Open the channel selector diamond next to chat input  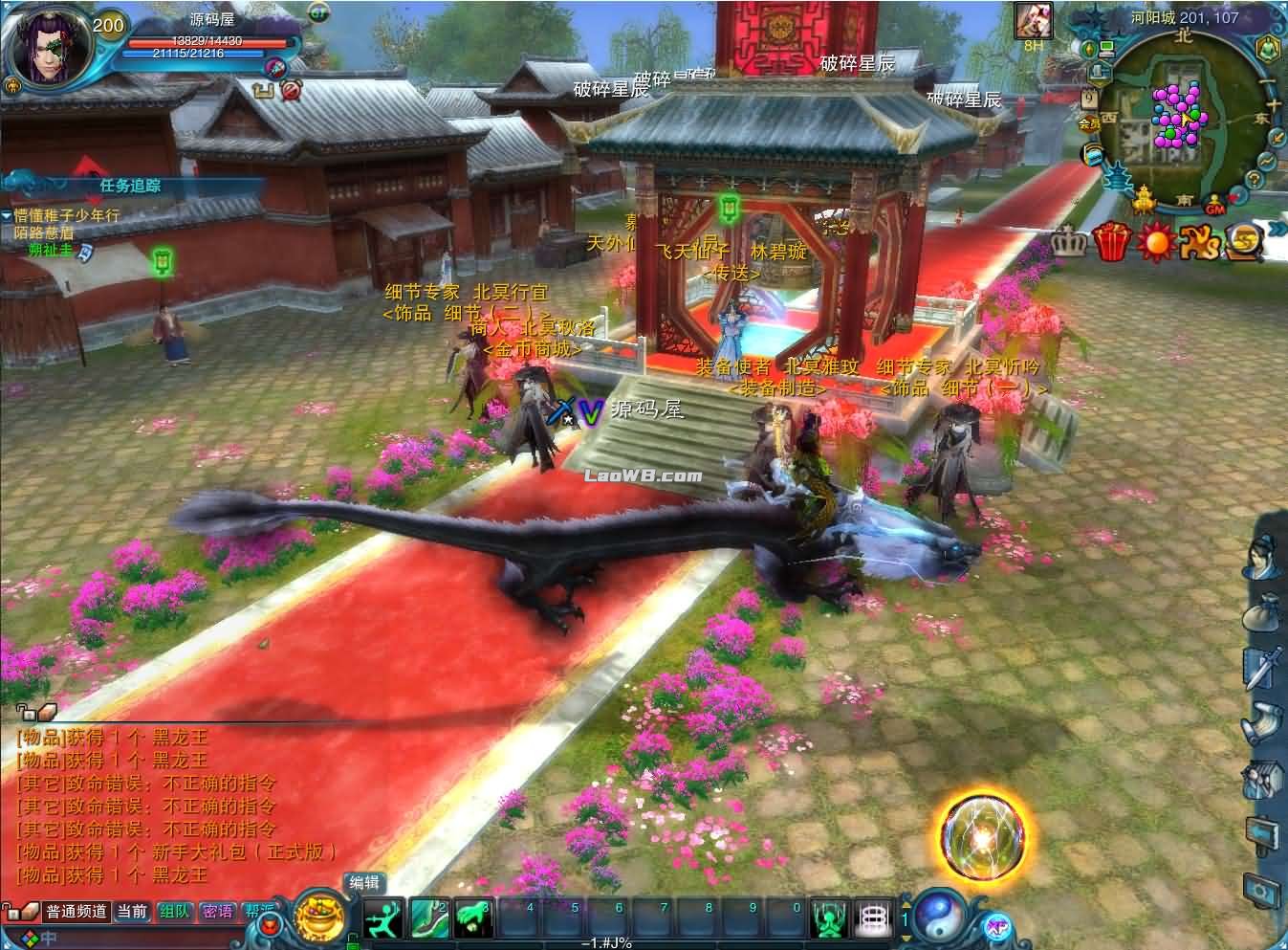[x=31, y=936]
